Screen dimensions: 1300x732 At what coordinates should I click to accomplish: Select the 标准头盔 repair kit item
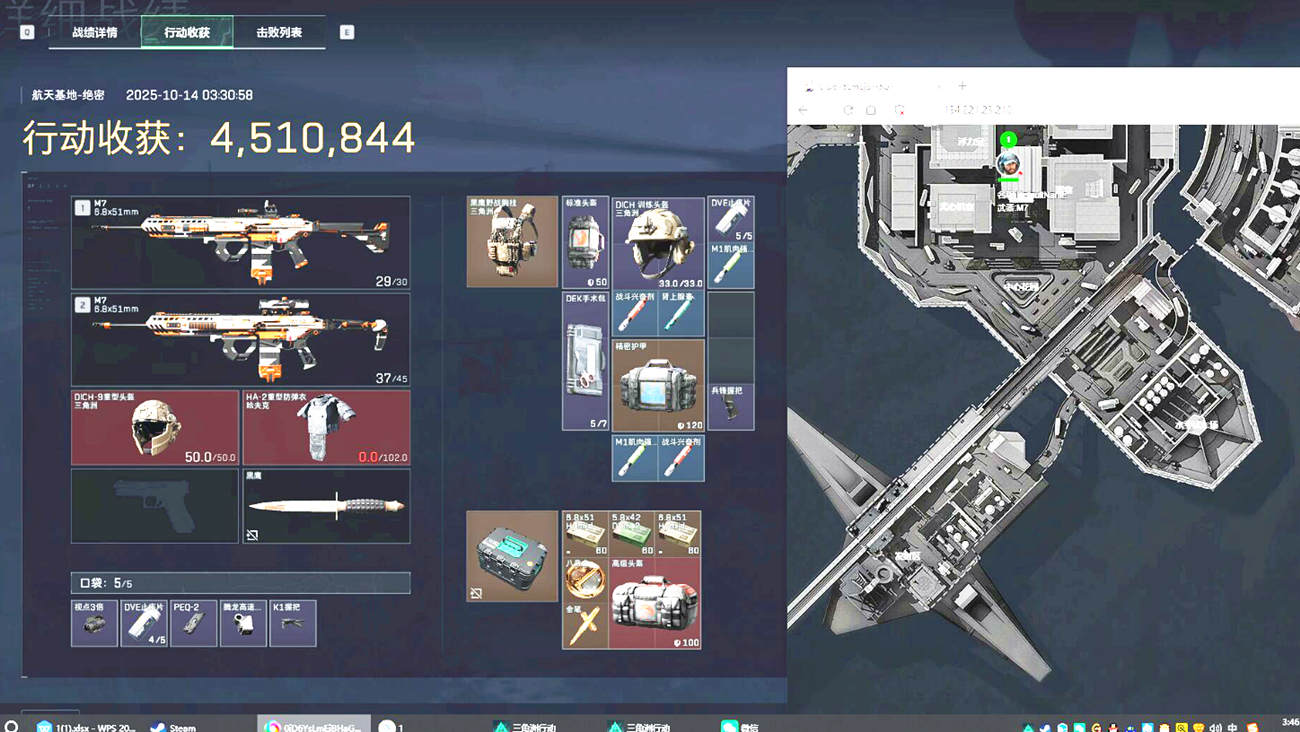[x=585, y=242]
